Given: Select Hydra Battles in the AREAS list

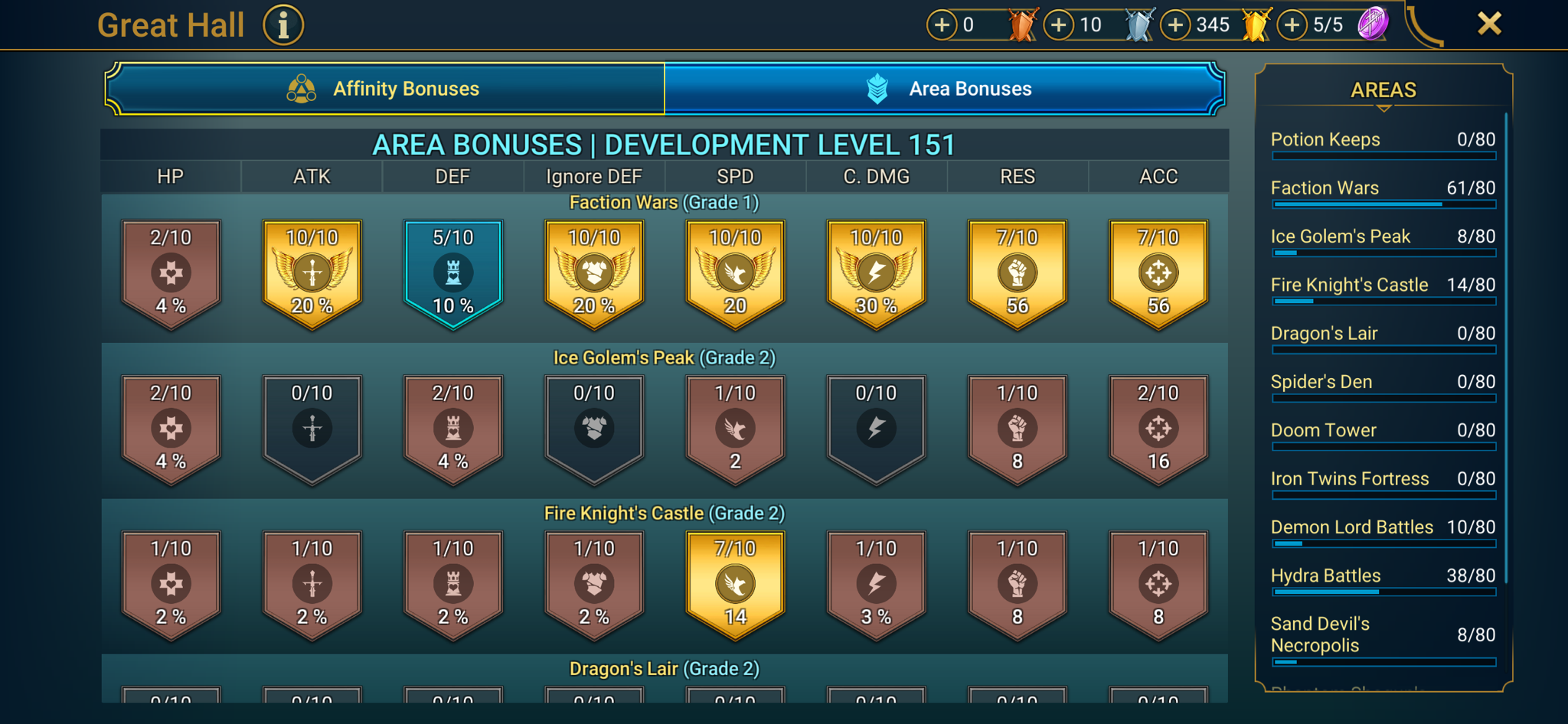Looking at the screenshot, I should 1325,575.
